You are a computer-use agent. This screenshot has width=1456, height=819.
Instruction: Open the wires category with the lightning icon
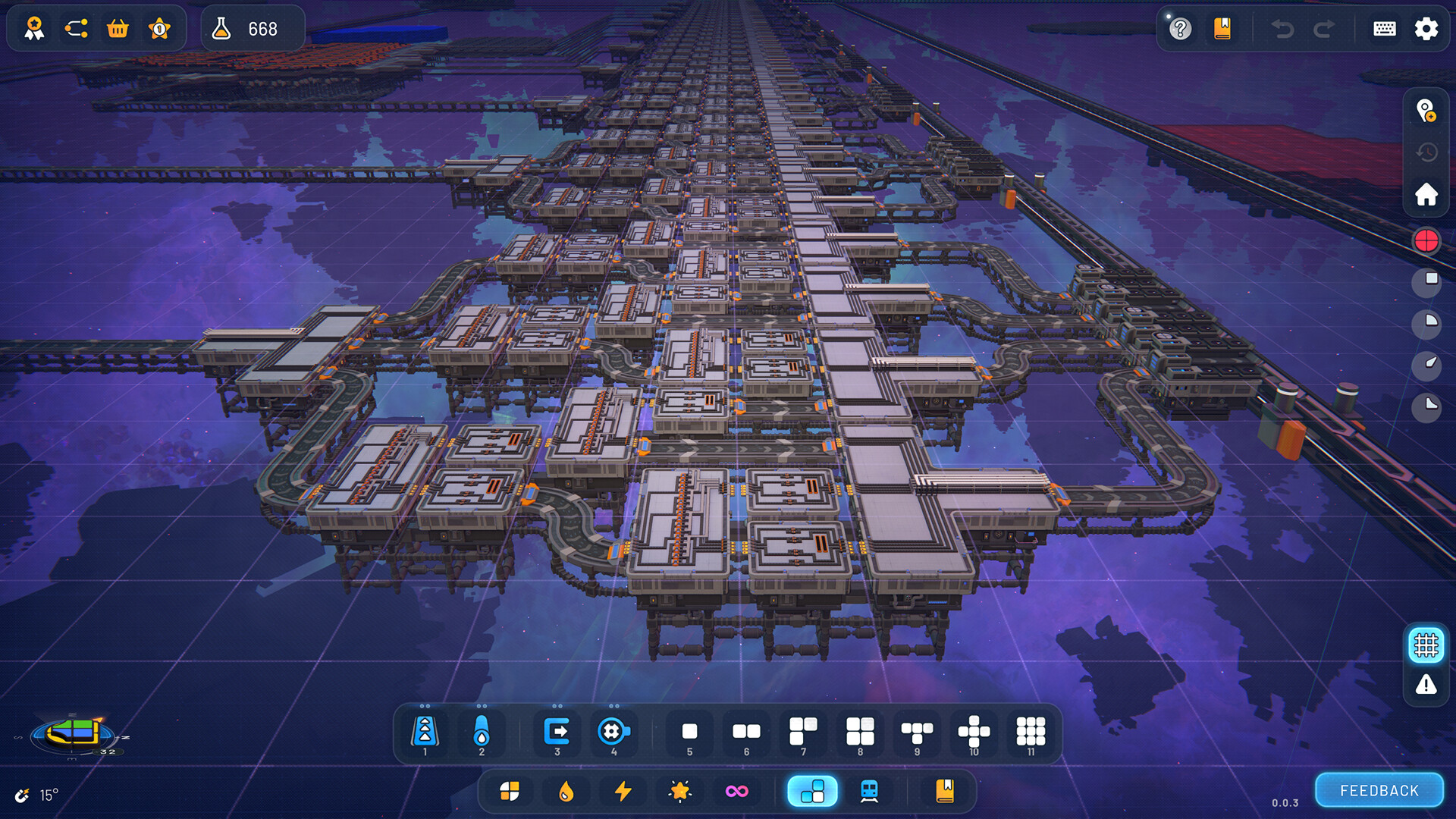[622, 790]
